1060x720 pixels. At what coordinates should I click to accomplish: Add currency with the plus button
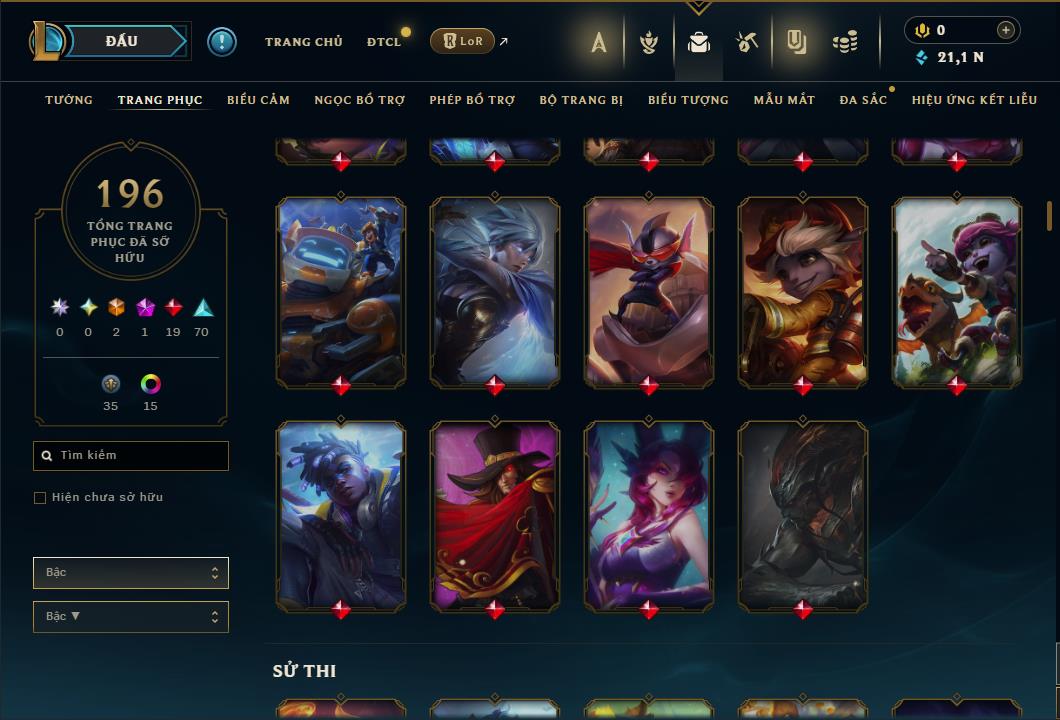(x=1006, y=31)
